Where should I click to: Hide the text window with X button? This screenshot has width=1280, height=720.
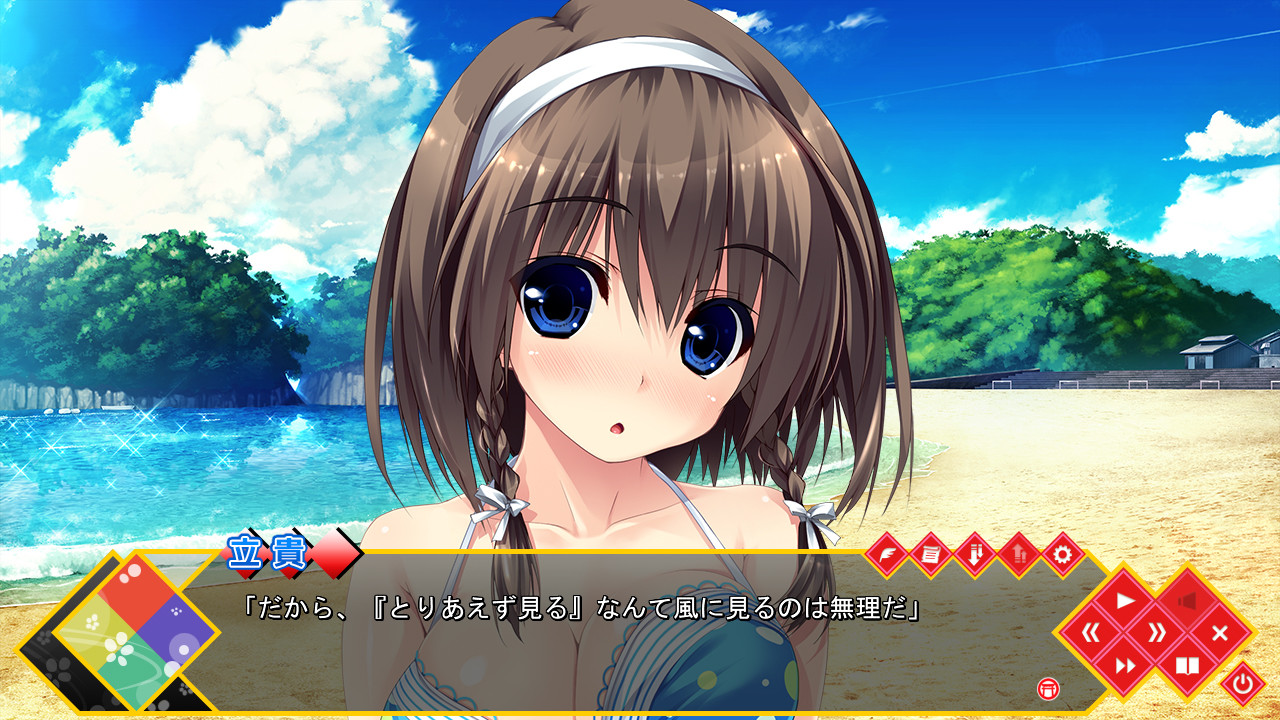(x=1219, y=632)
